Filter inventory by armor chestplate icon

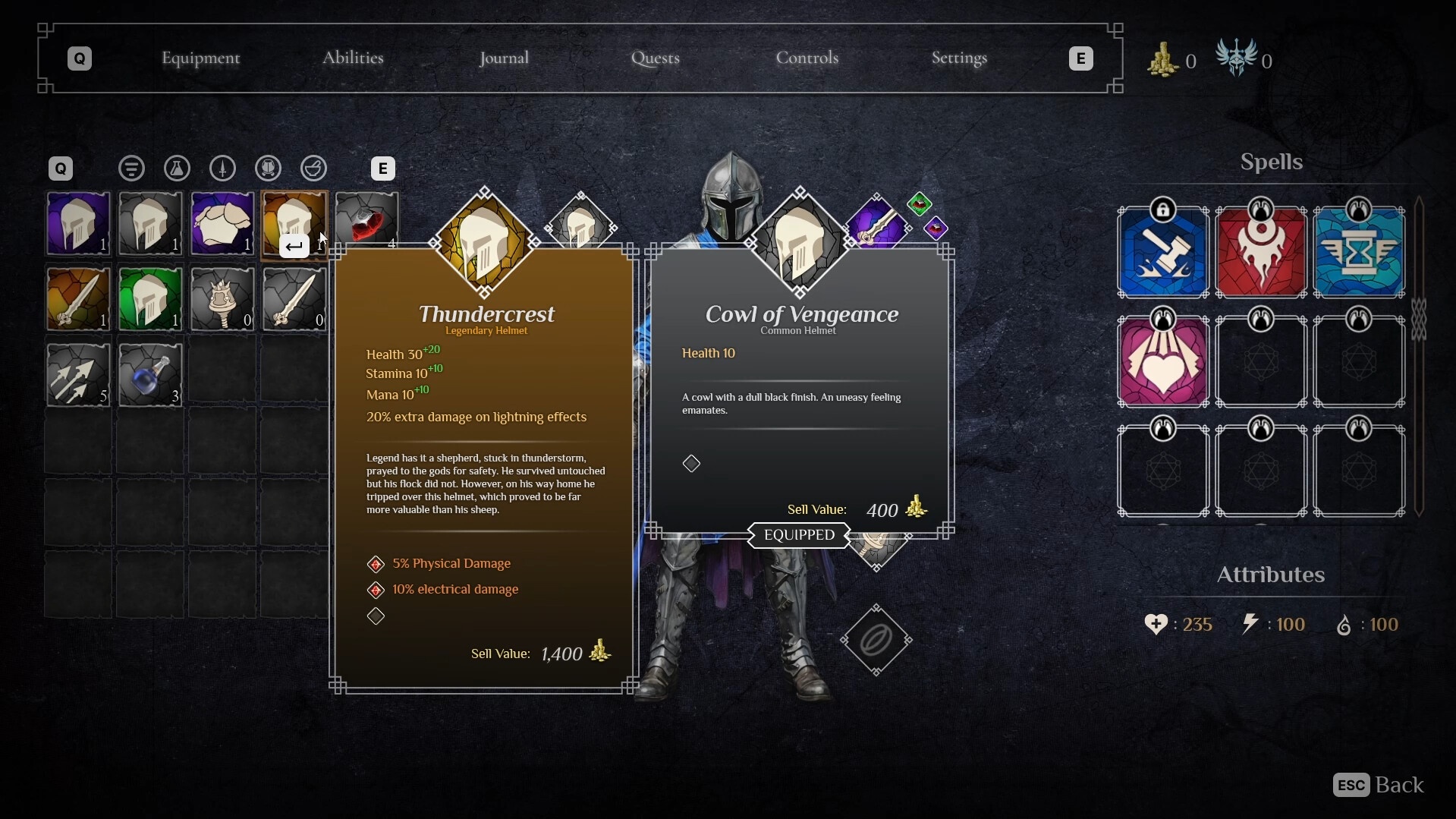269,169
